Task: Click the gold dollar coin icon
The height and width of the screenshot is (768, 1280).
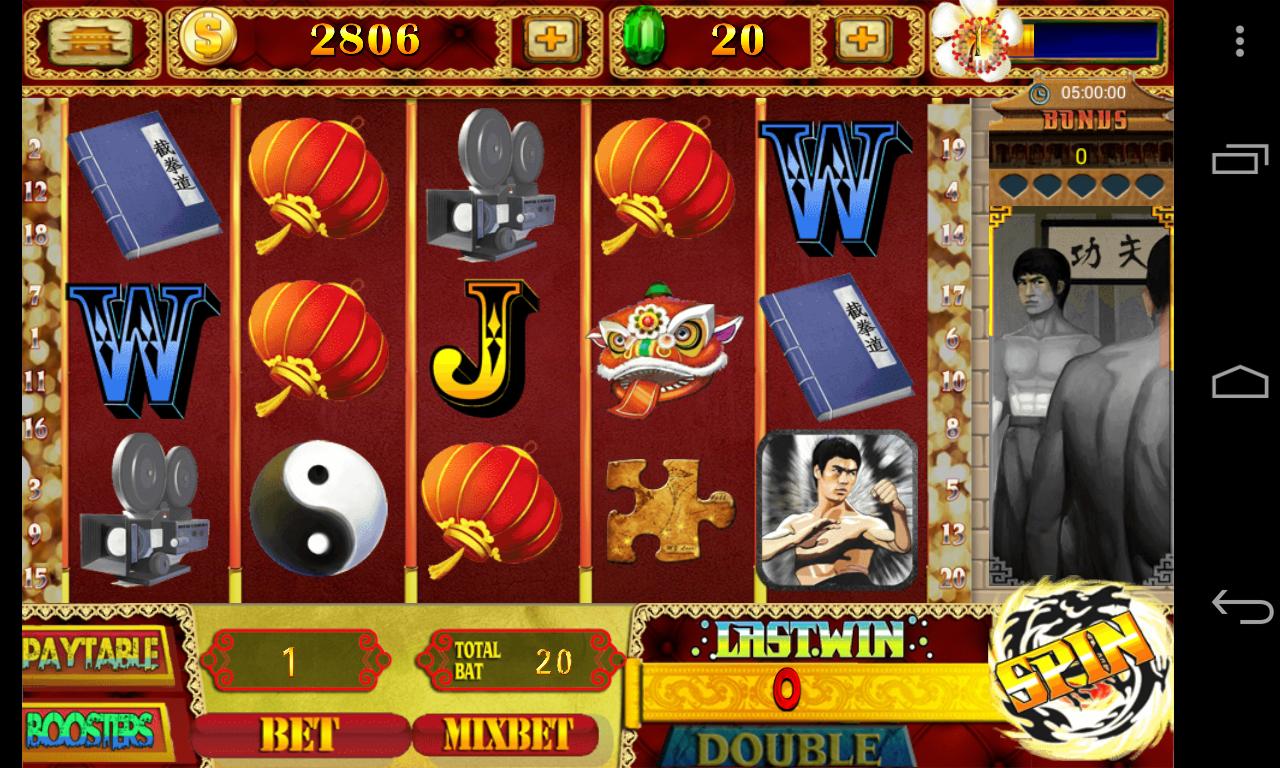Action: click(210, 40)
